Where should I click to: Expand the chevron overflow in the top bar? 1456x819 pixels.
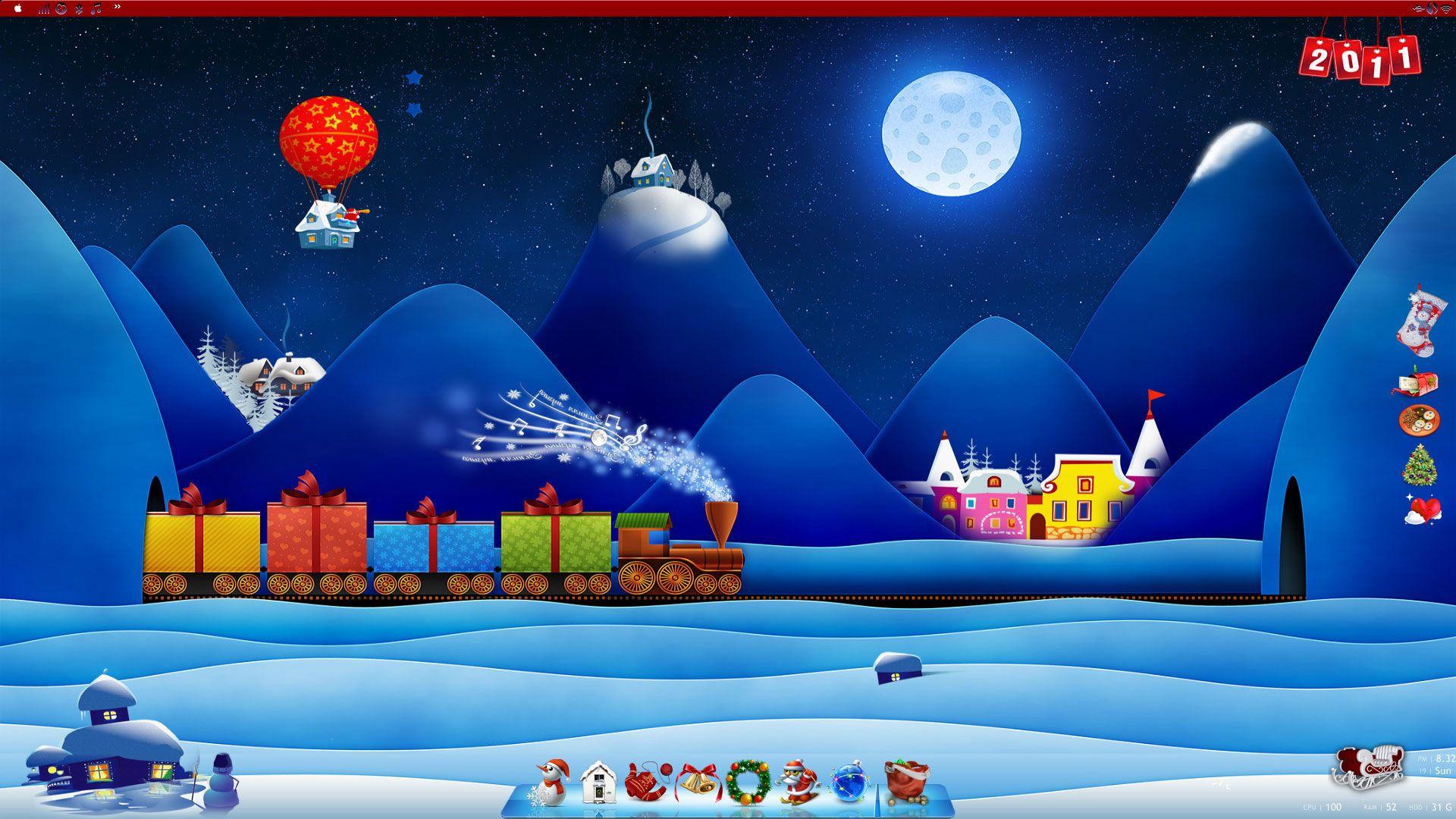(116, 7)
